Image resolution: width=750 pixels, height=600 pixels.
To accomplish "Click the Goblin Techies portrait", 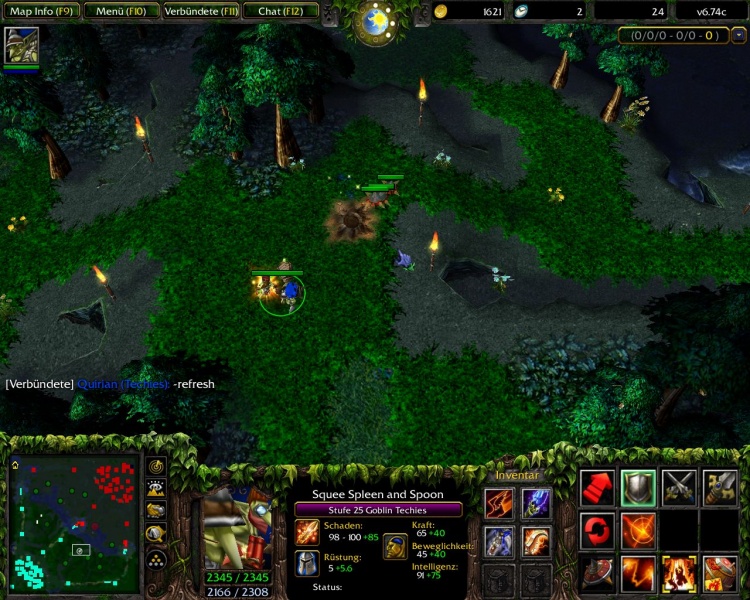I will pyautogui.click(x=236, y=528).
